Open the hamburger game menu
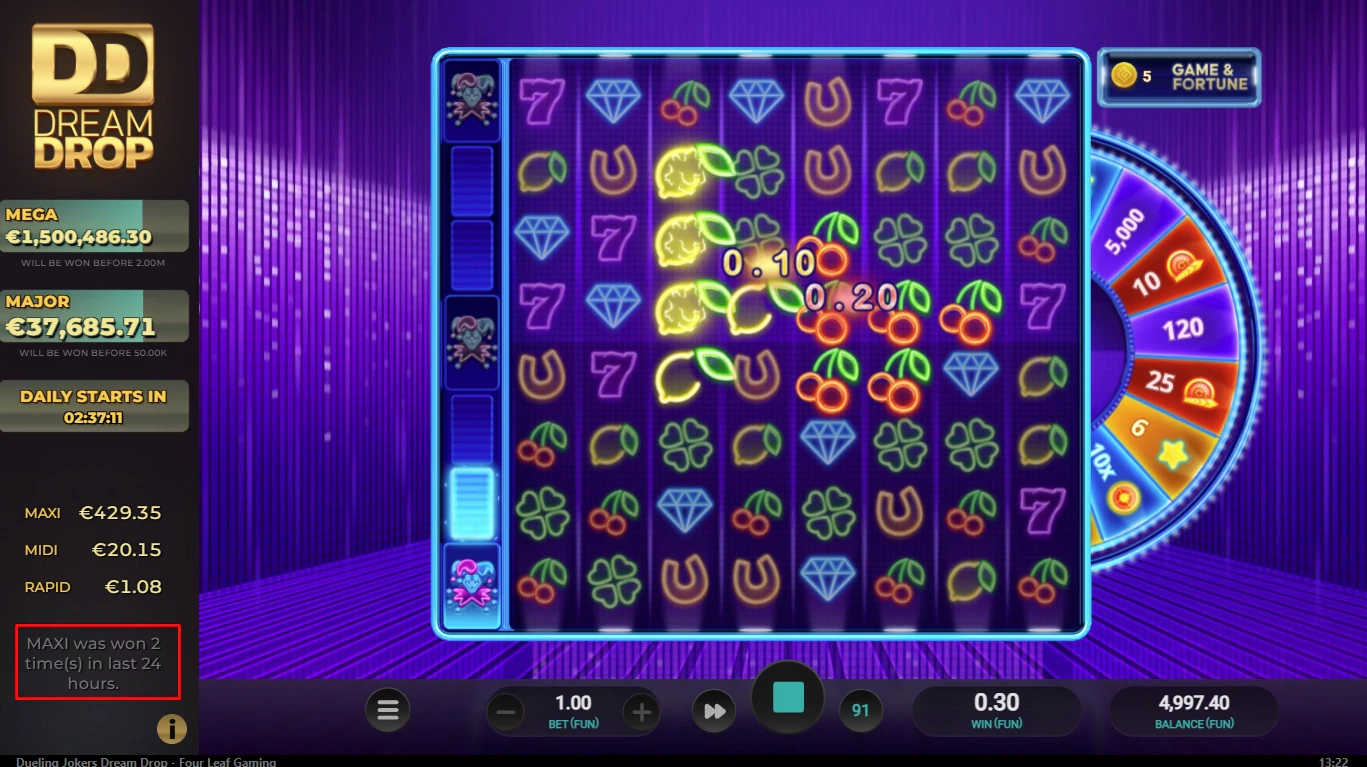This screenshot has height=767, width=1367. click(388, 710)
